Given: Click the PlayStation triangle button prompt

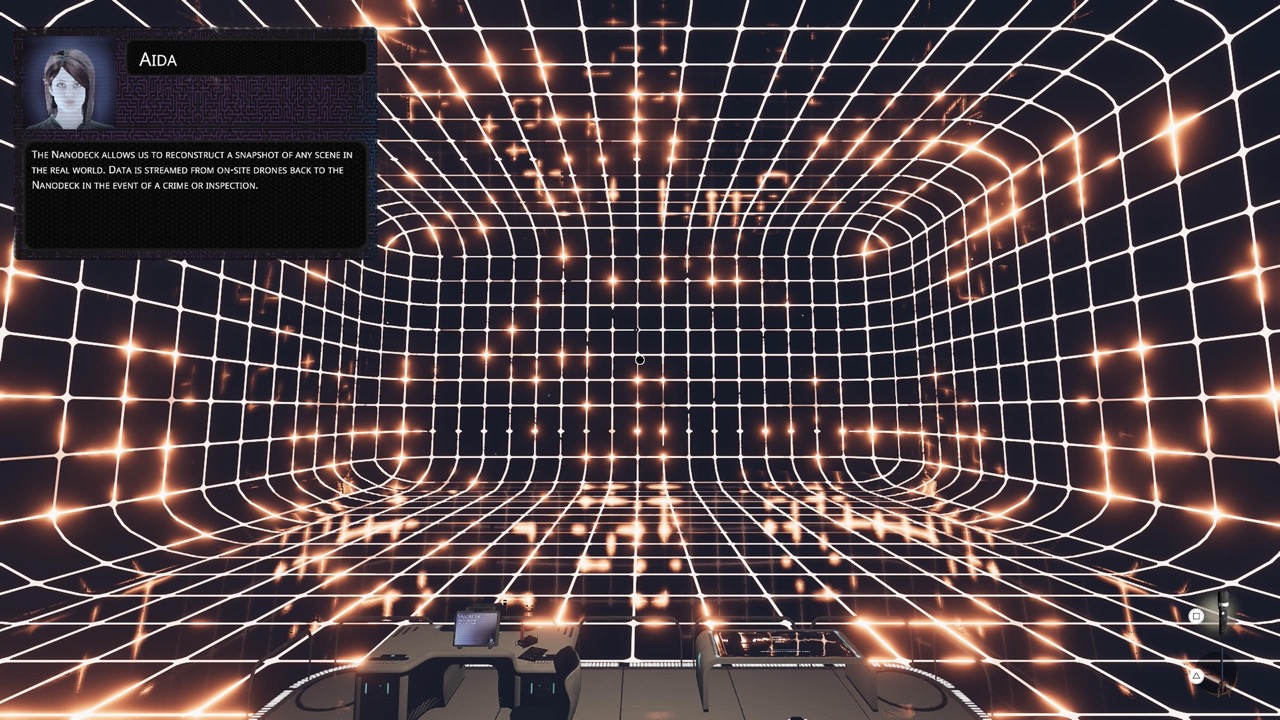Looking at the screenshot, I should coord(1196,676).
